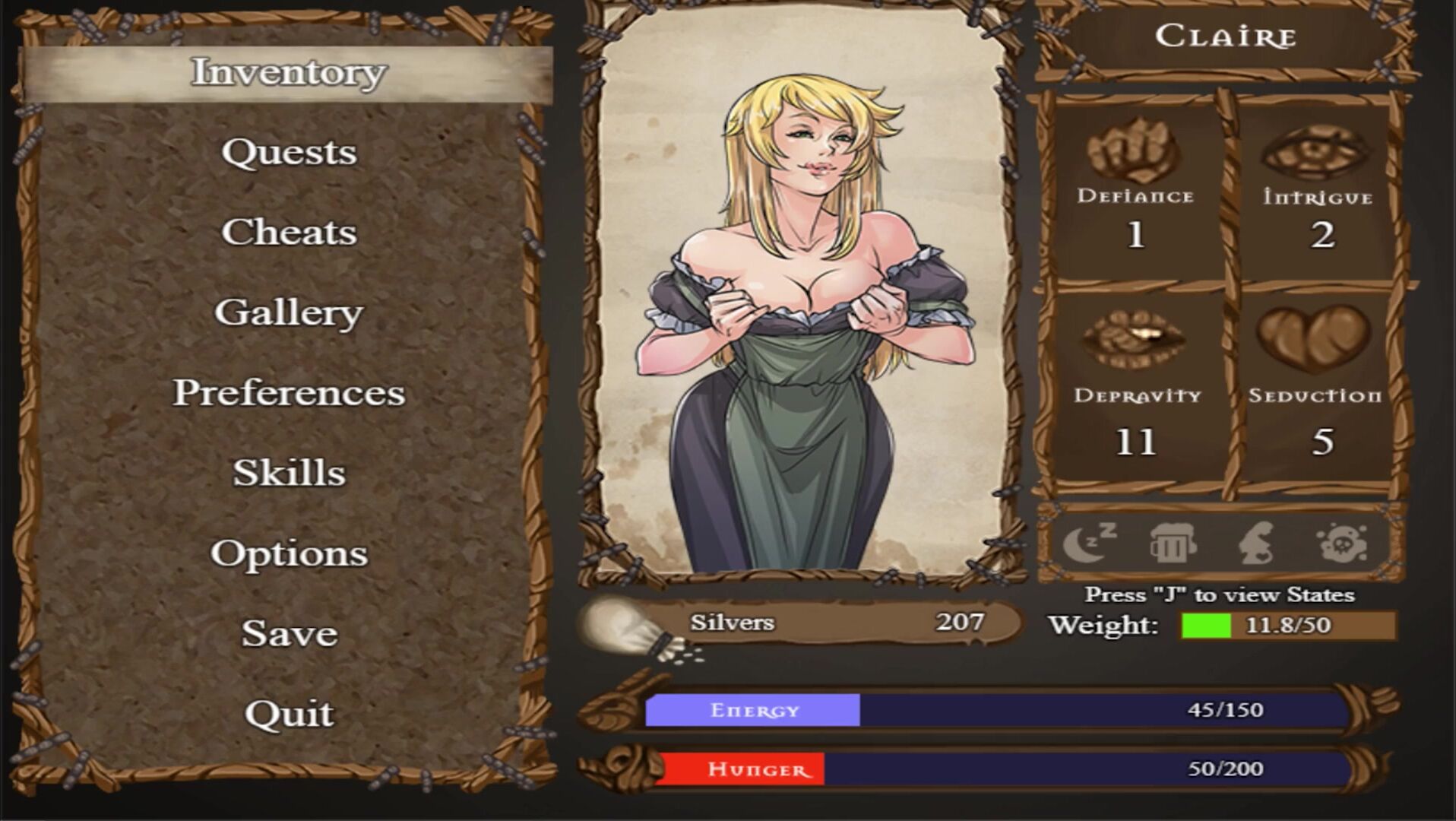Select the Quests entry
This screenshot has width=1456, height=821.
(x=289, y=152)
